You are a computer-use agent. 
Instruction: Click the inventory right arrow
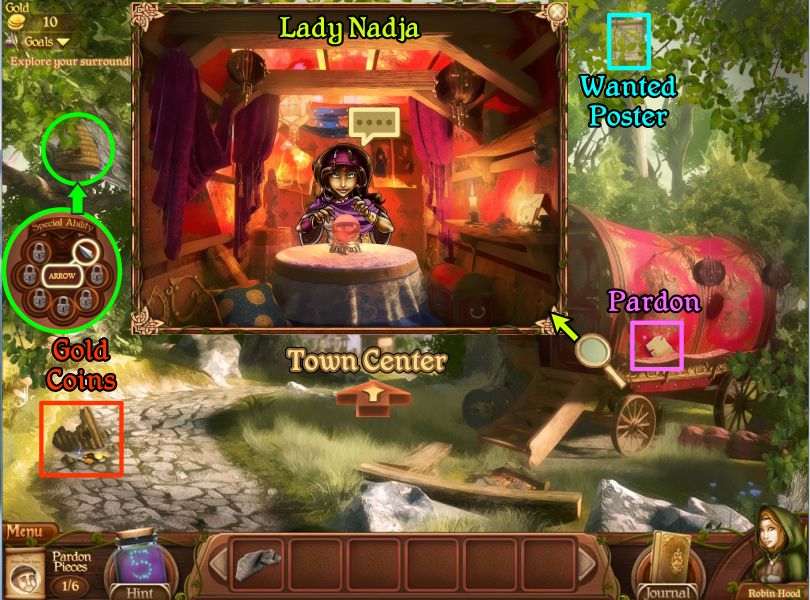point(587,566)
